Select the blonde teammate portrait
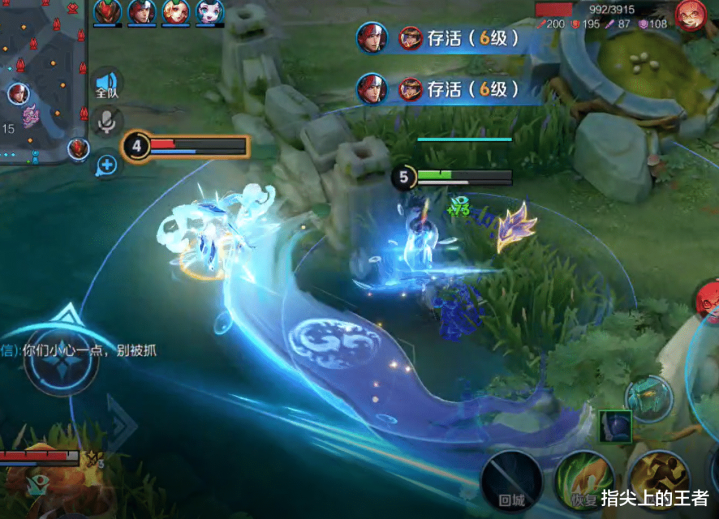The width and height of the screenshot is (719, 519). [x=176, y=12]
